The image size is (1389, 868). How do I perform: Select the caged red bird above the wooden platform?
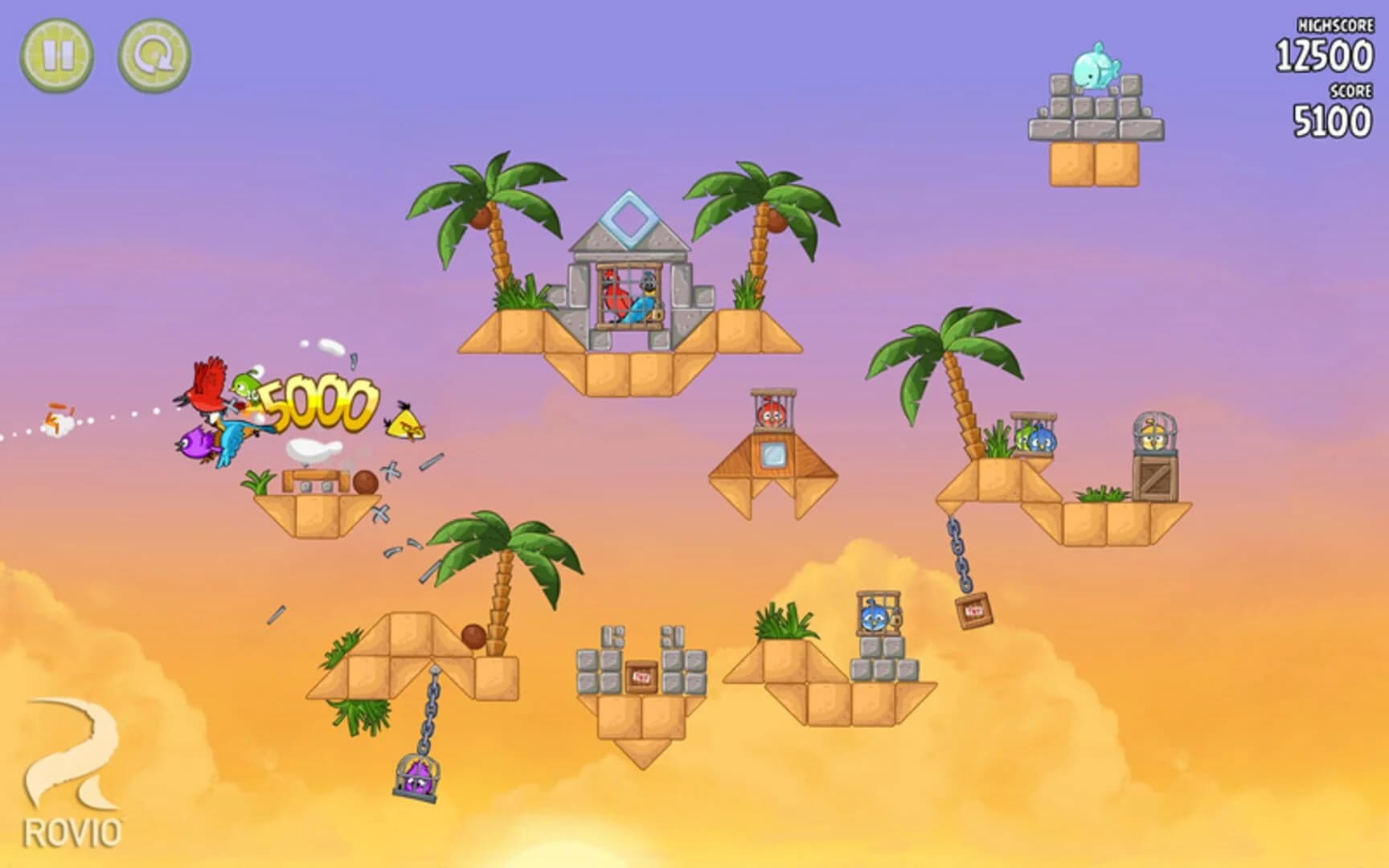770,411
